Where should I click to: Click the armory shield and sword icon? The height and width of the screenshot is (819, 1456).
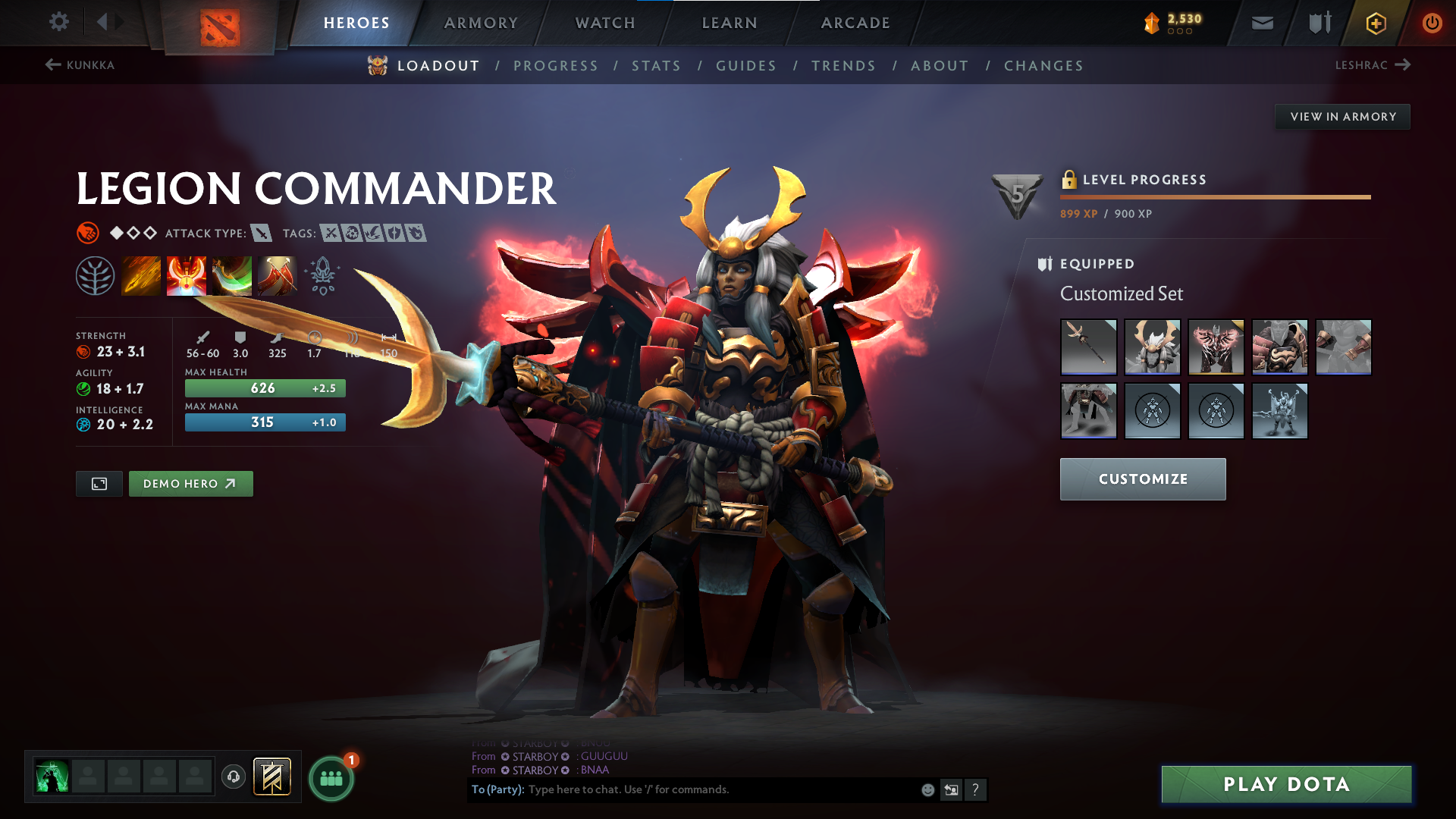coord(1318,23)
